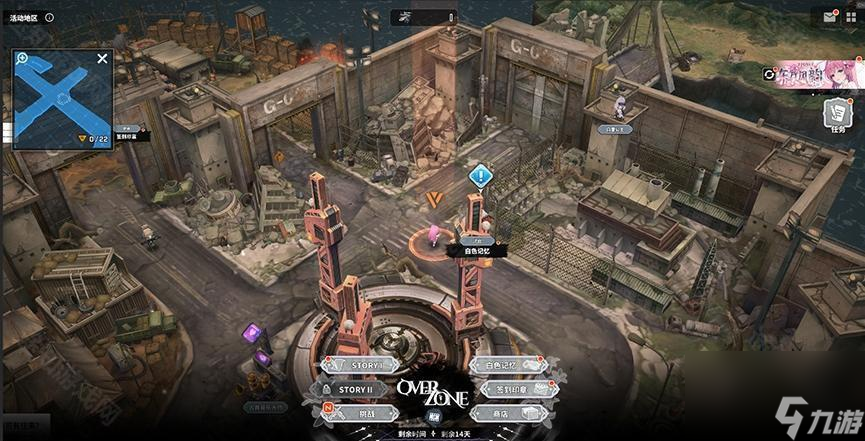Click the blue cross-shaped minimap

tap(62, 100)
